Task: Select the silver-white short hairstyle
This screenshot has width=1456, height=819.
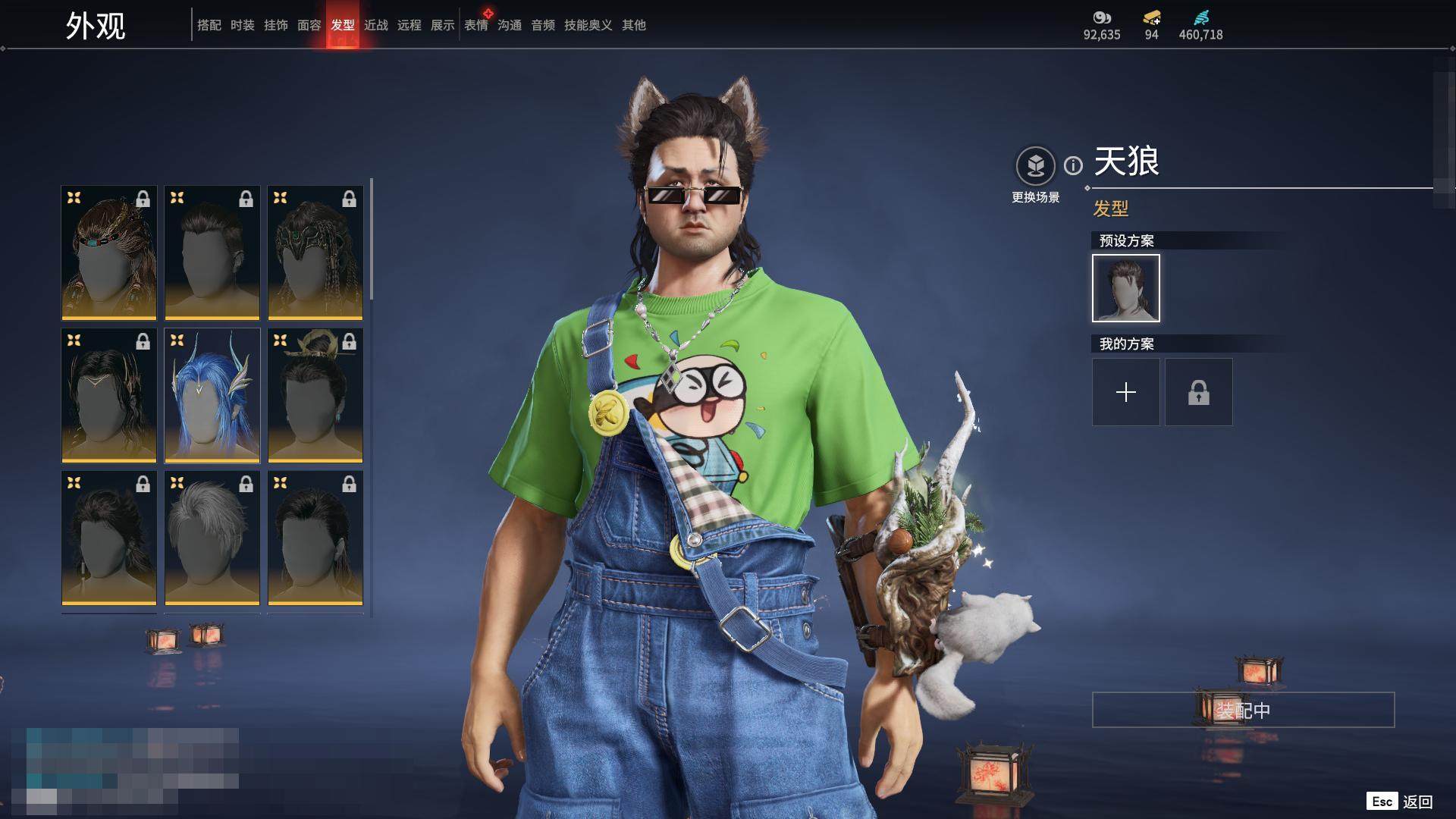Action: click(x=212, y=538)
